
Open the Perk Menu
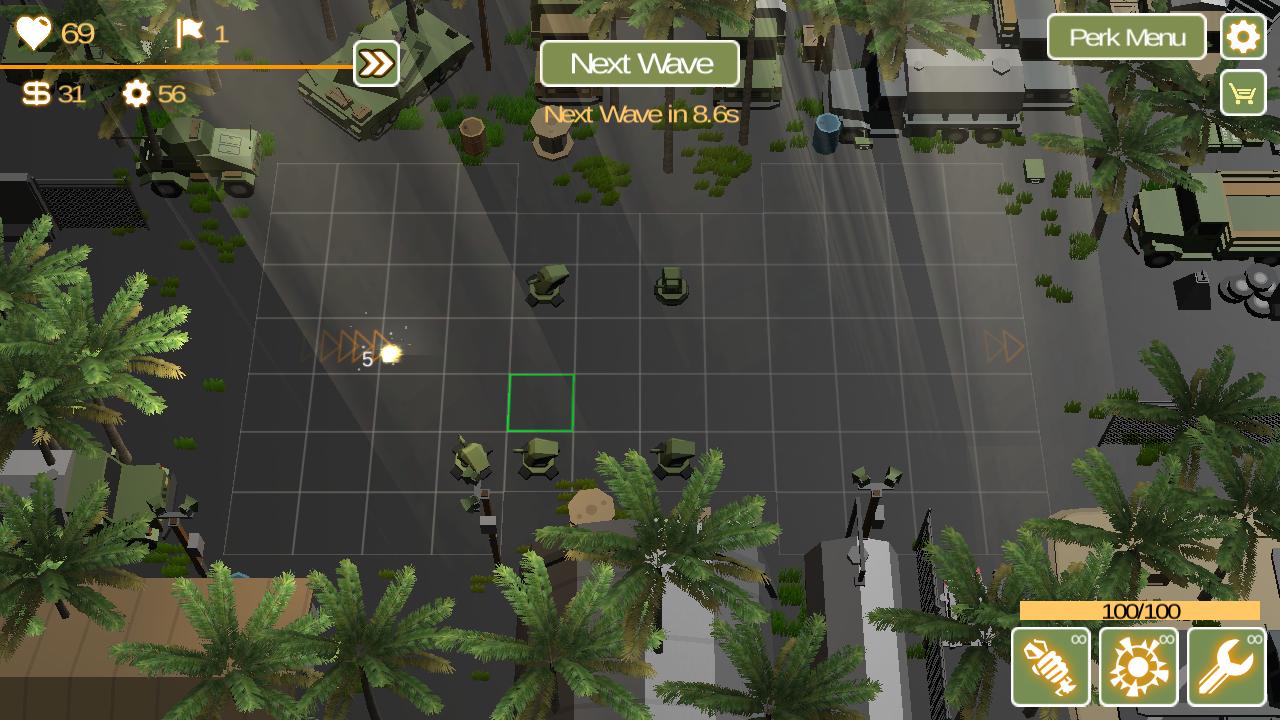(x=1126, y=38)
